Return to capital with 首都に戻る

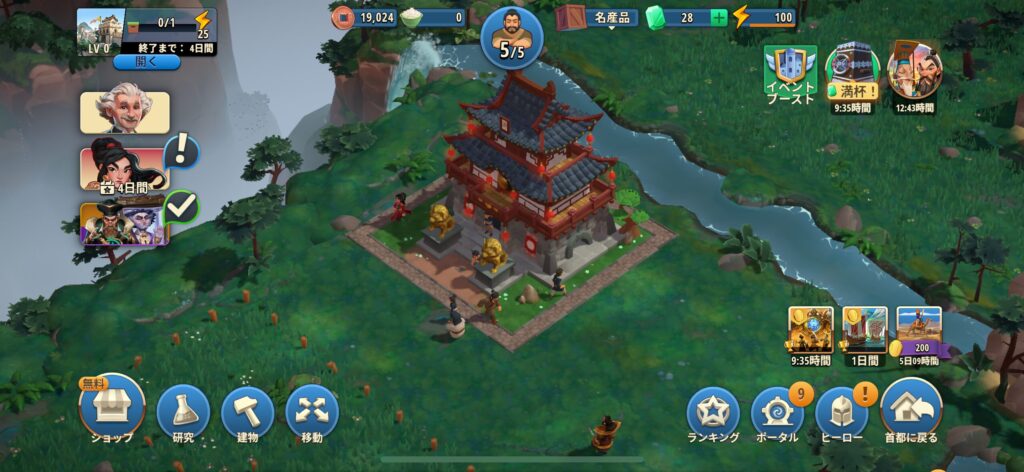911,407
